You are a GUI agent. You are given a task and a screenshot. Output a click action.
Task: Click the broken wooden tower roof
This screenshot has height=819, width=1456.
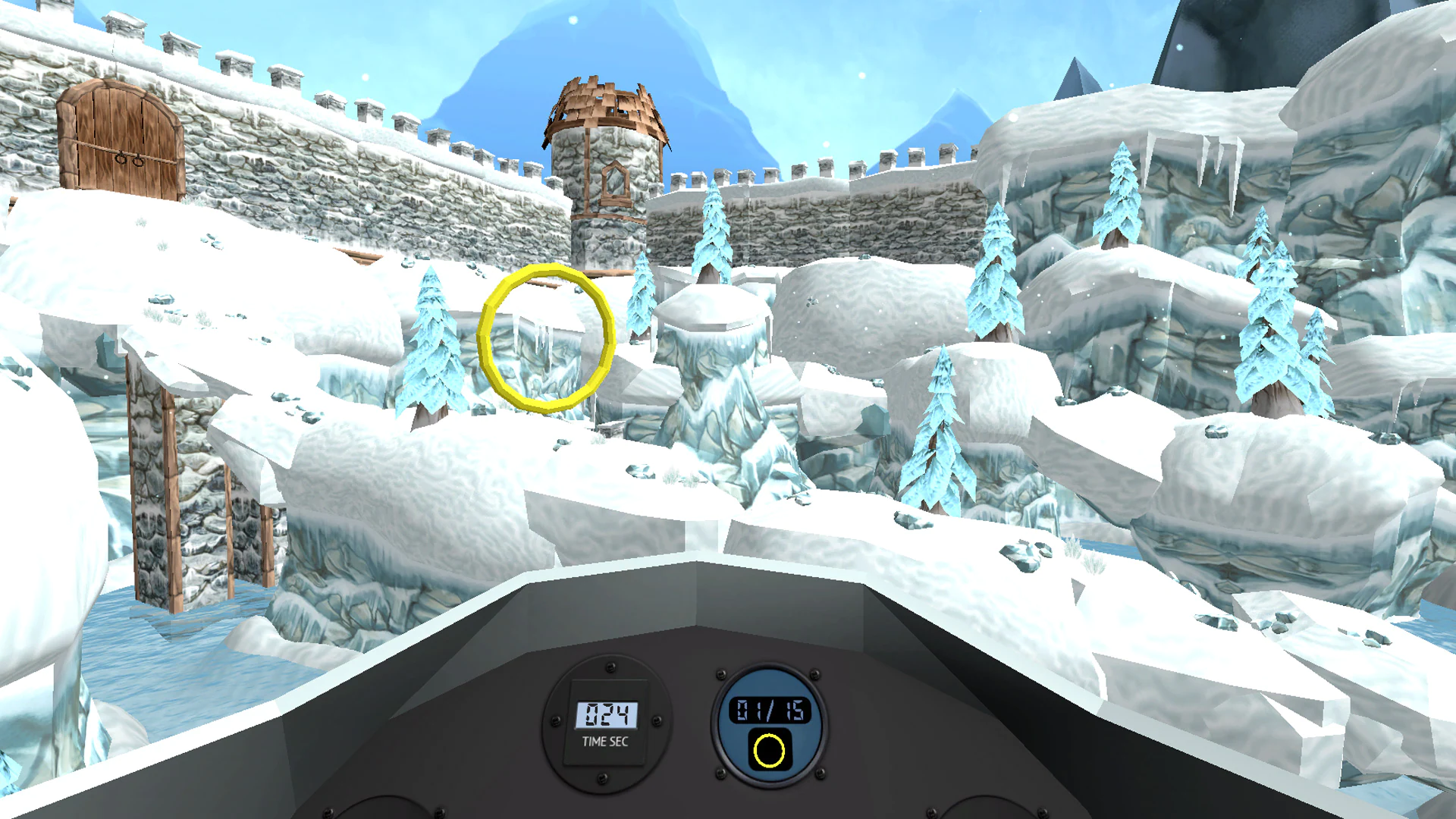603,99
